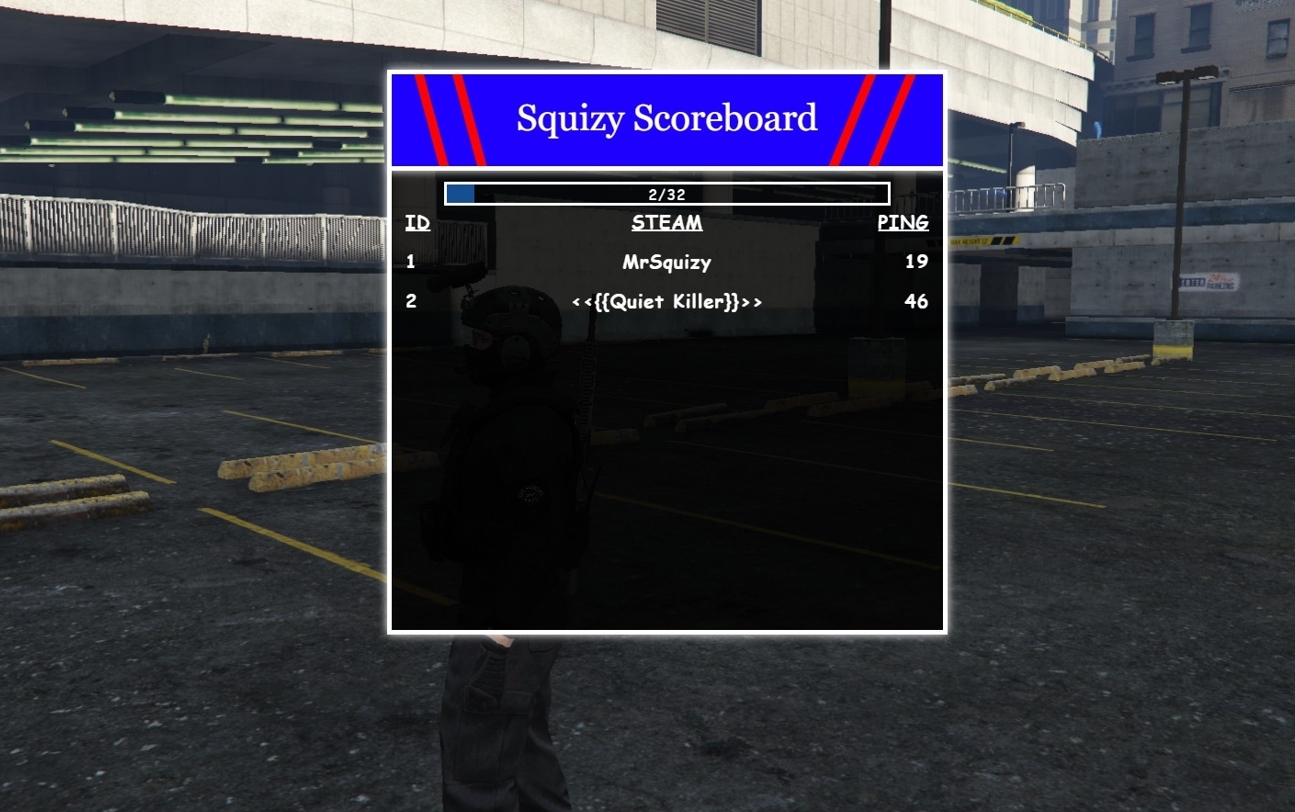Select the player Quiet Killer
This screenshot has height=812, width=1295.
tap(666, 301)
